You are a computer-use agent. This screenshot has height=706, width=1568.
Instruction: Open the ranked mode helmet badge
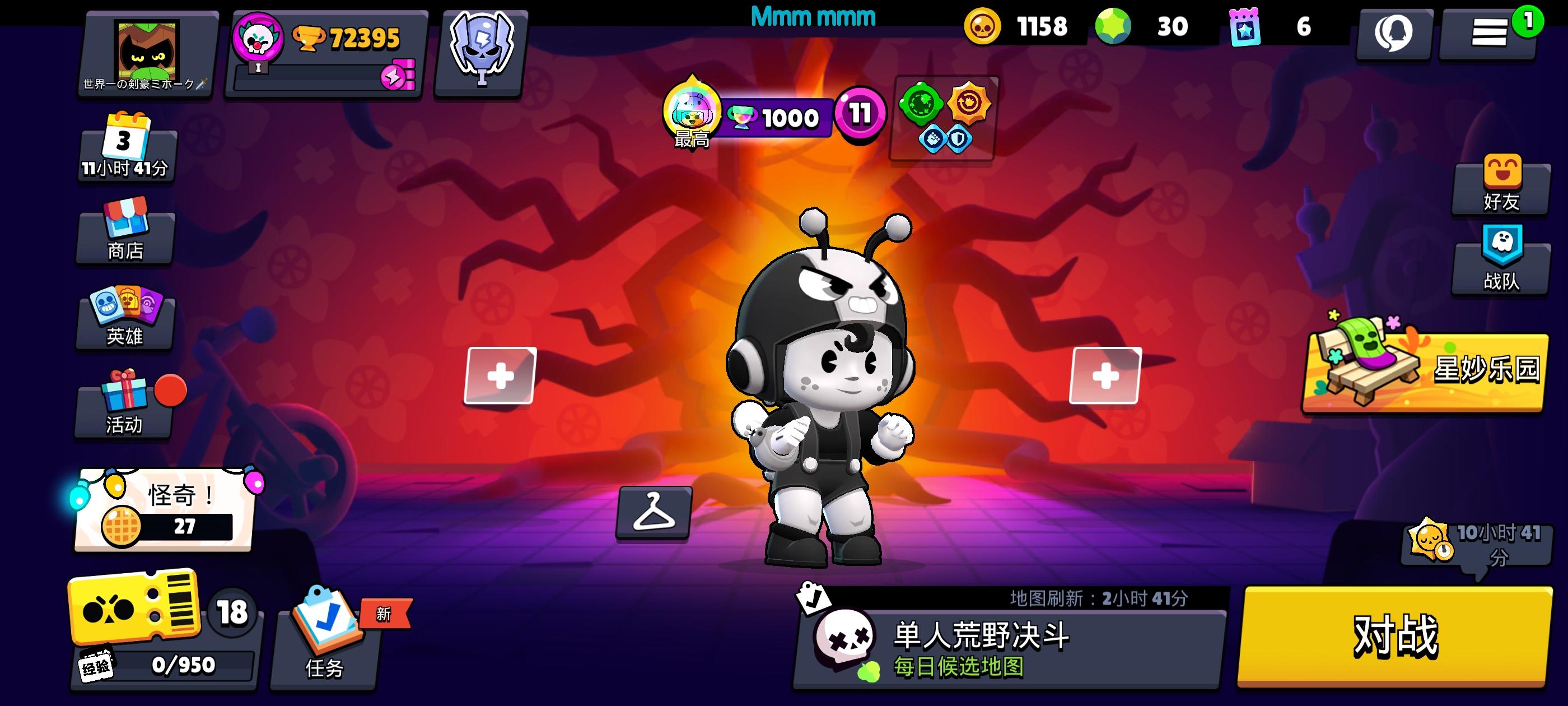[481, 50]
